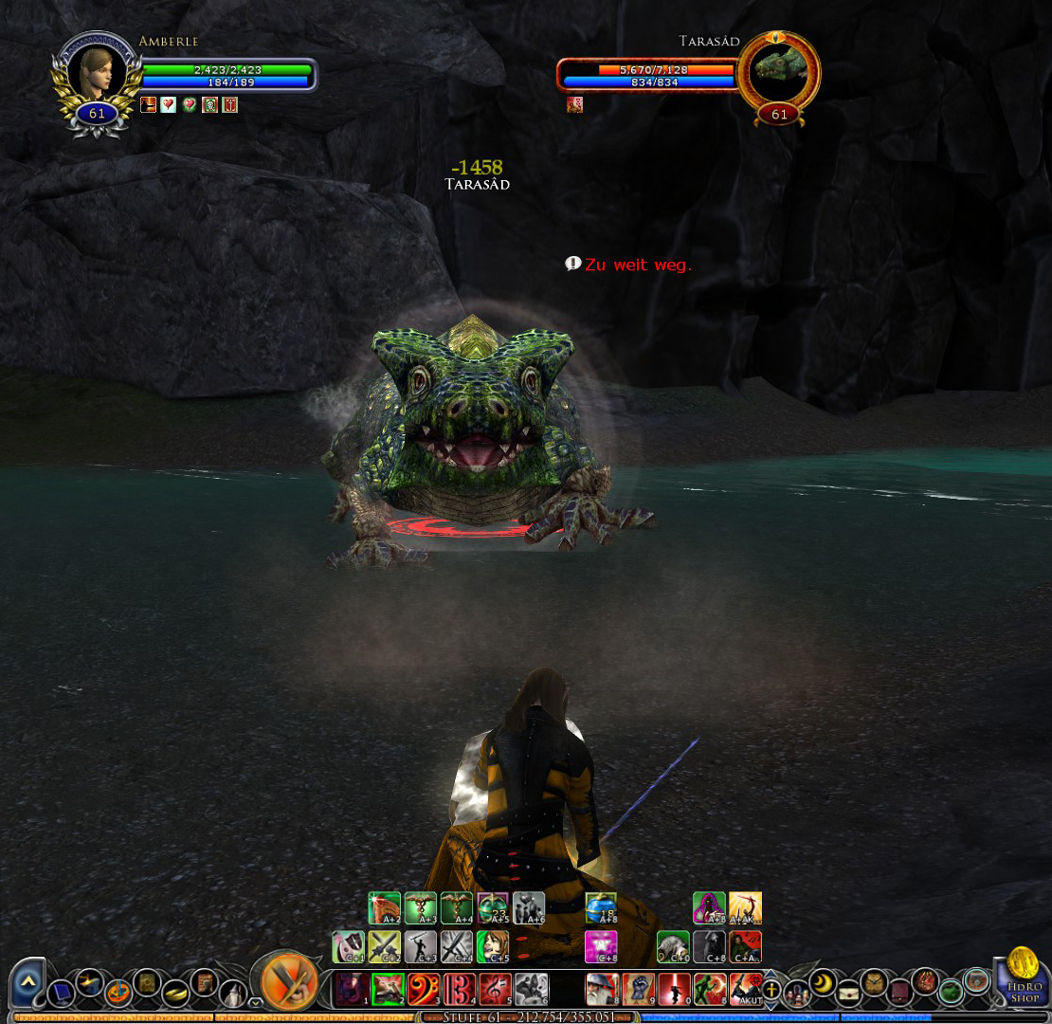The height and width of the screenshot is (1024, 1052).
Task: Activate the blue fist skill
Action: 638,989
